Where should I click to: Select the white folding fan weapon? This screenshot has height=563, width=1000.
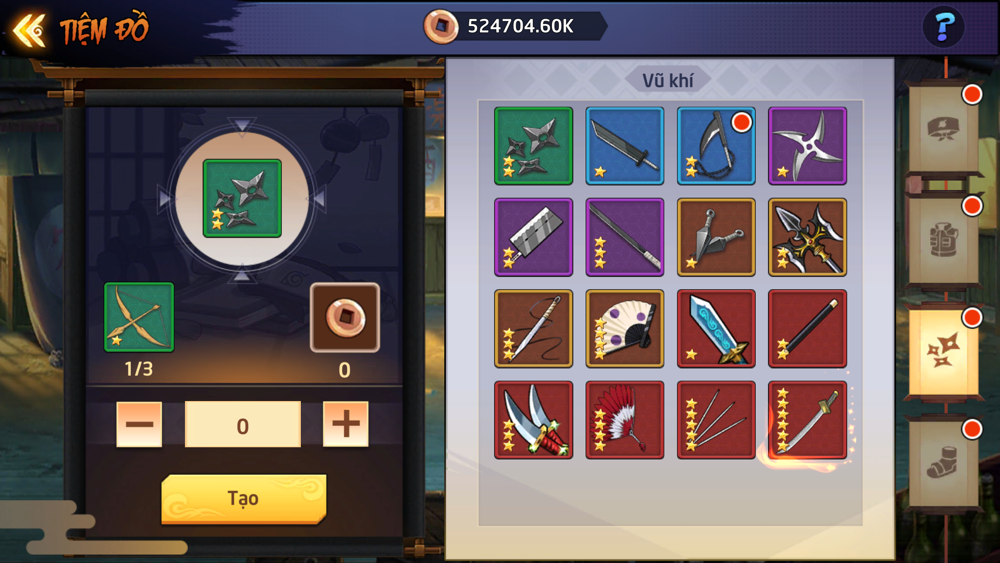[624, 329]
